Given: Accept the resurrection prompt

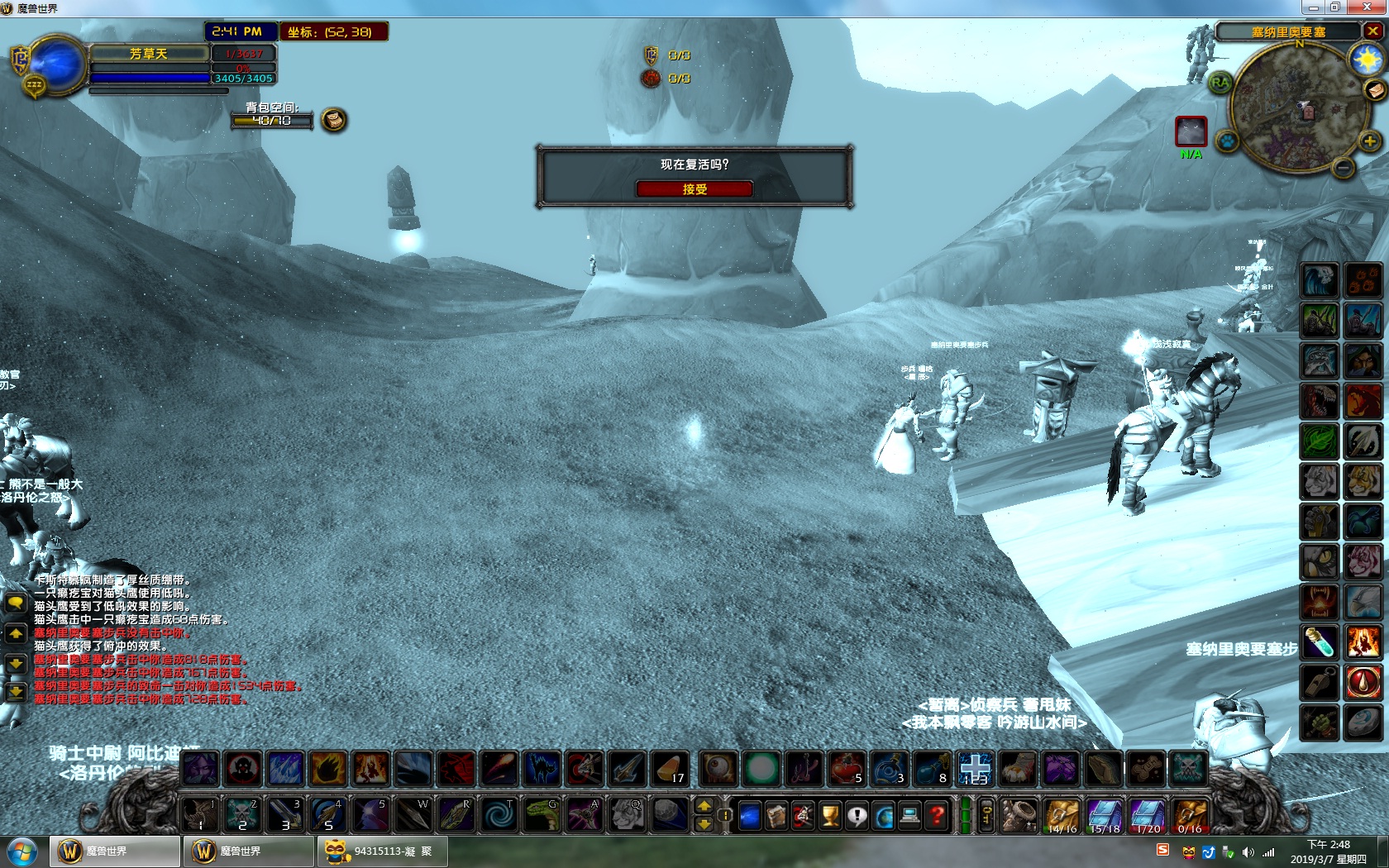Looking at the screenshot, I should point(694,189).
